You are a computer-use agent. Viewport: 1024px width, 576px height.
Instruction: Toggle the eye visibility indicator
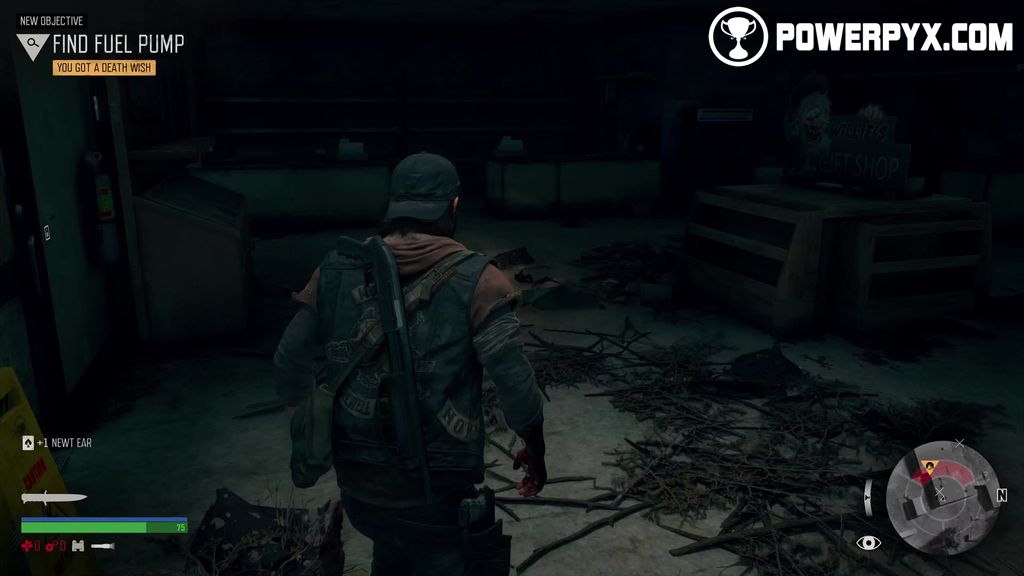[x=868, y=542]
